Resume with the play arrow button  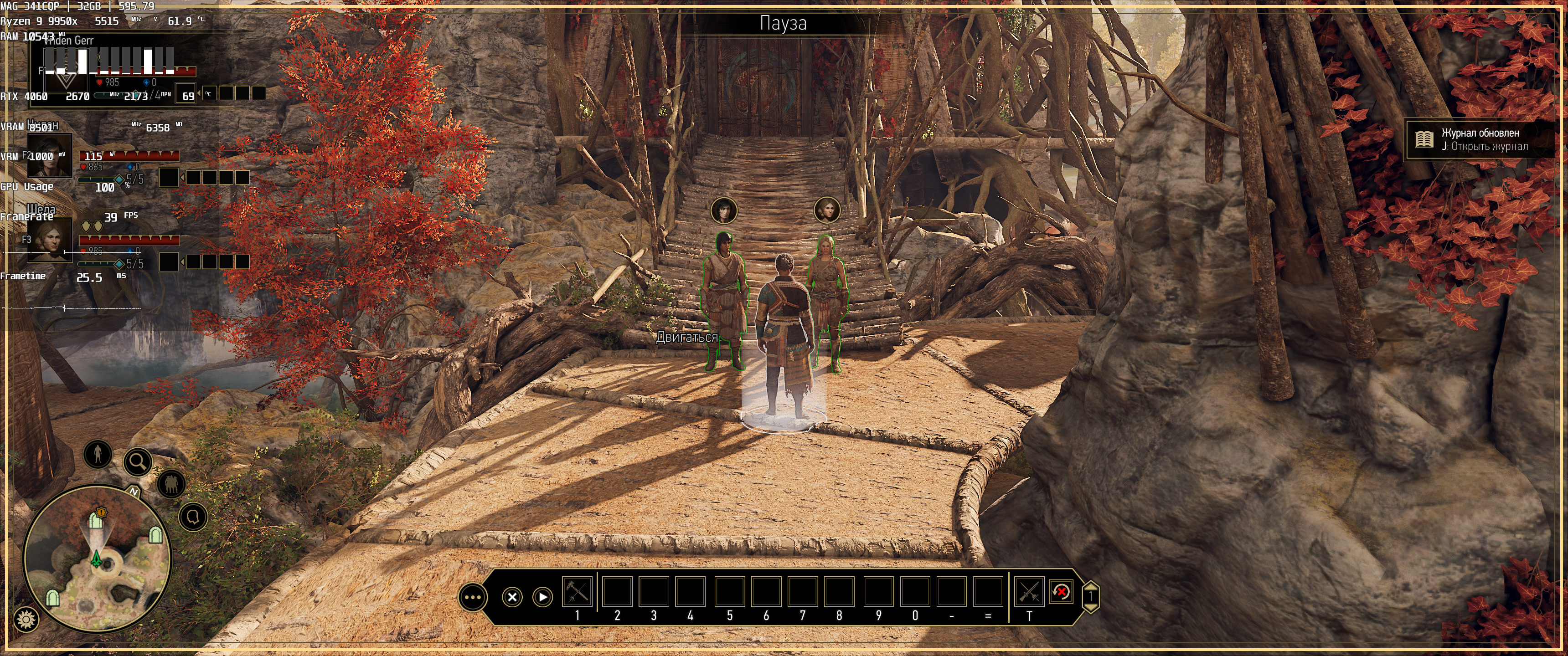click(x=542, y=597)
